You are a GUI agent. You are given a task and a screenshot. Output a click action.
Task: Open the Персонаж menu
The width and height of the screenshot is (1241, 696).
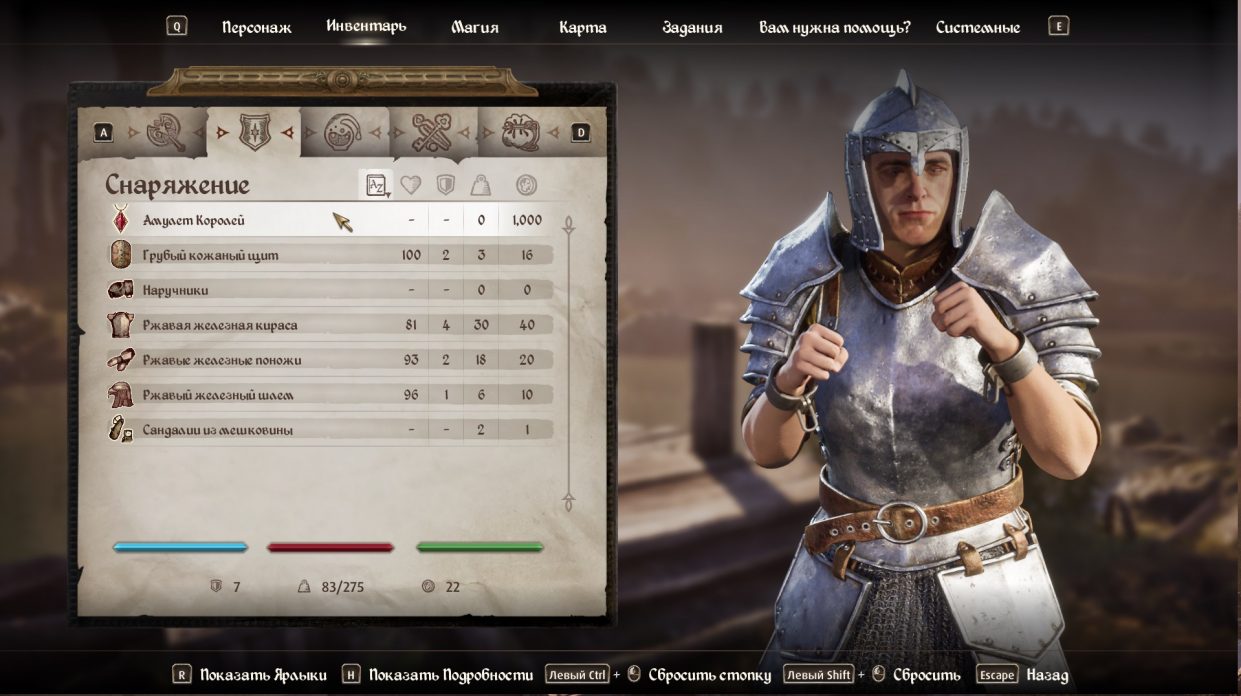[256, 27]
